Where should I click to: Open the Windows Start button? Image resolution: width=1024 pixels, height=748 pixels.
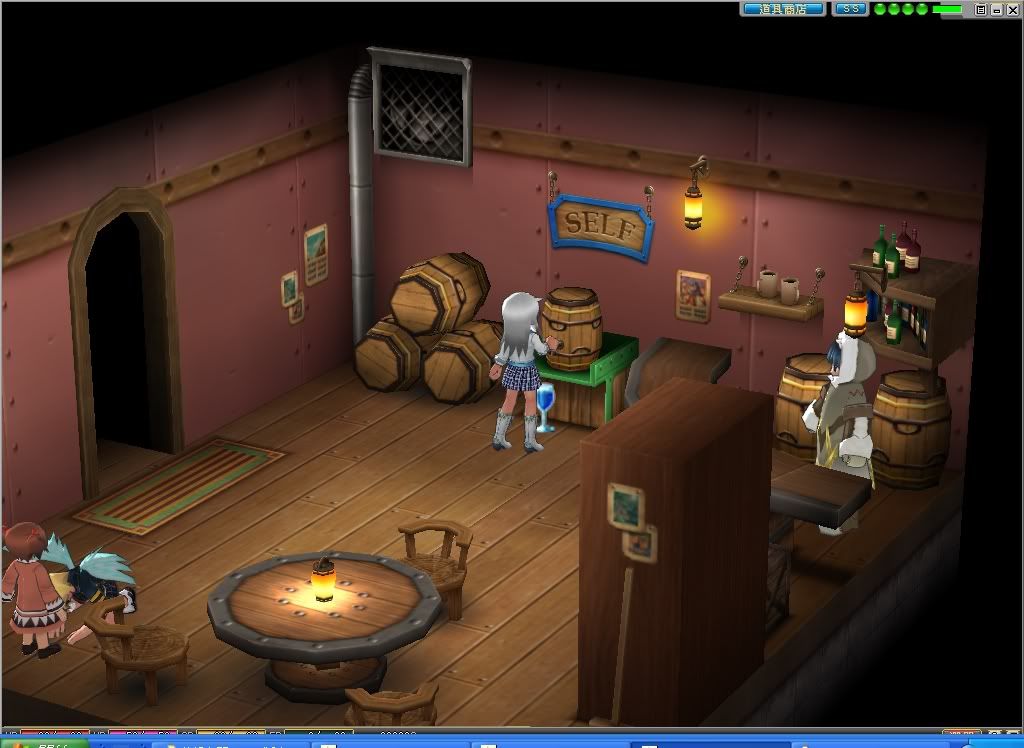40,743
